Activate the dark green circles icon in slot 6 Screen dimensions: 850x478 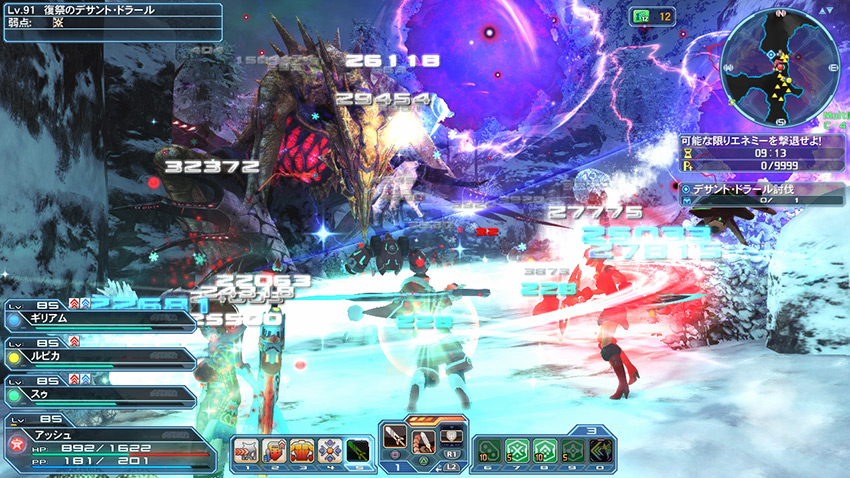pyautogui.click(x=490, y=450)
